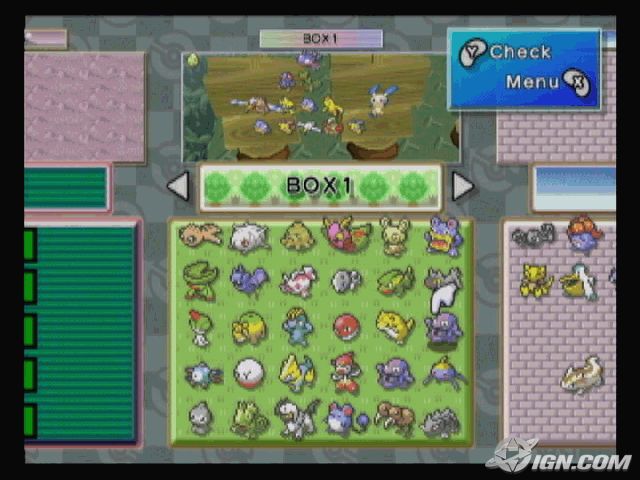
Task: Select the gray Rhyhorn
Action: pyautogui.click(x=440, y=421)
